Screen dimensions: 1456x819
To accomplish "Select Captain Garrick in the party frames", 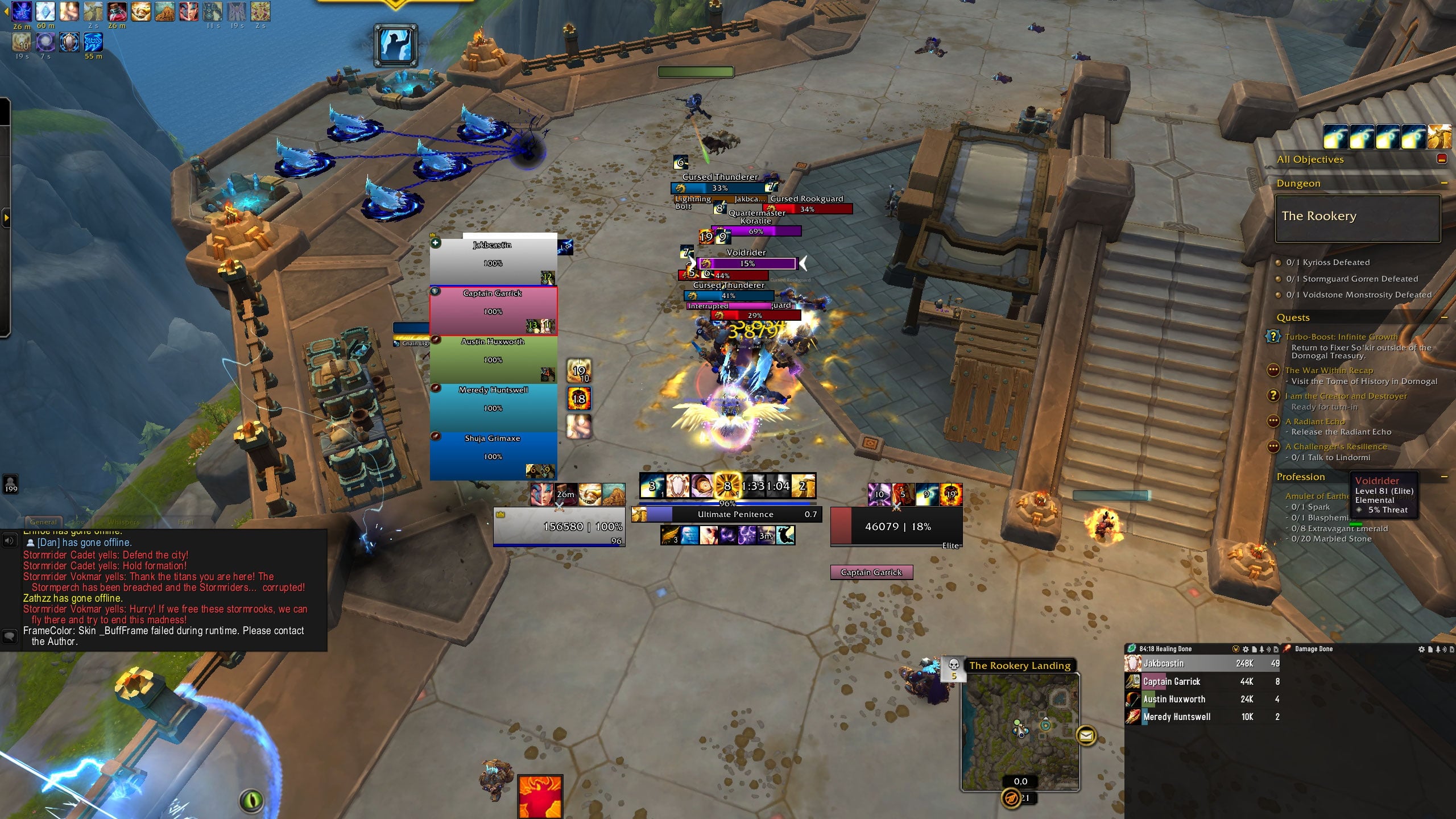I will [x=493, y=311].
